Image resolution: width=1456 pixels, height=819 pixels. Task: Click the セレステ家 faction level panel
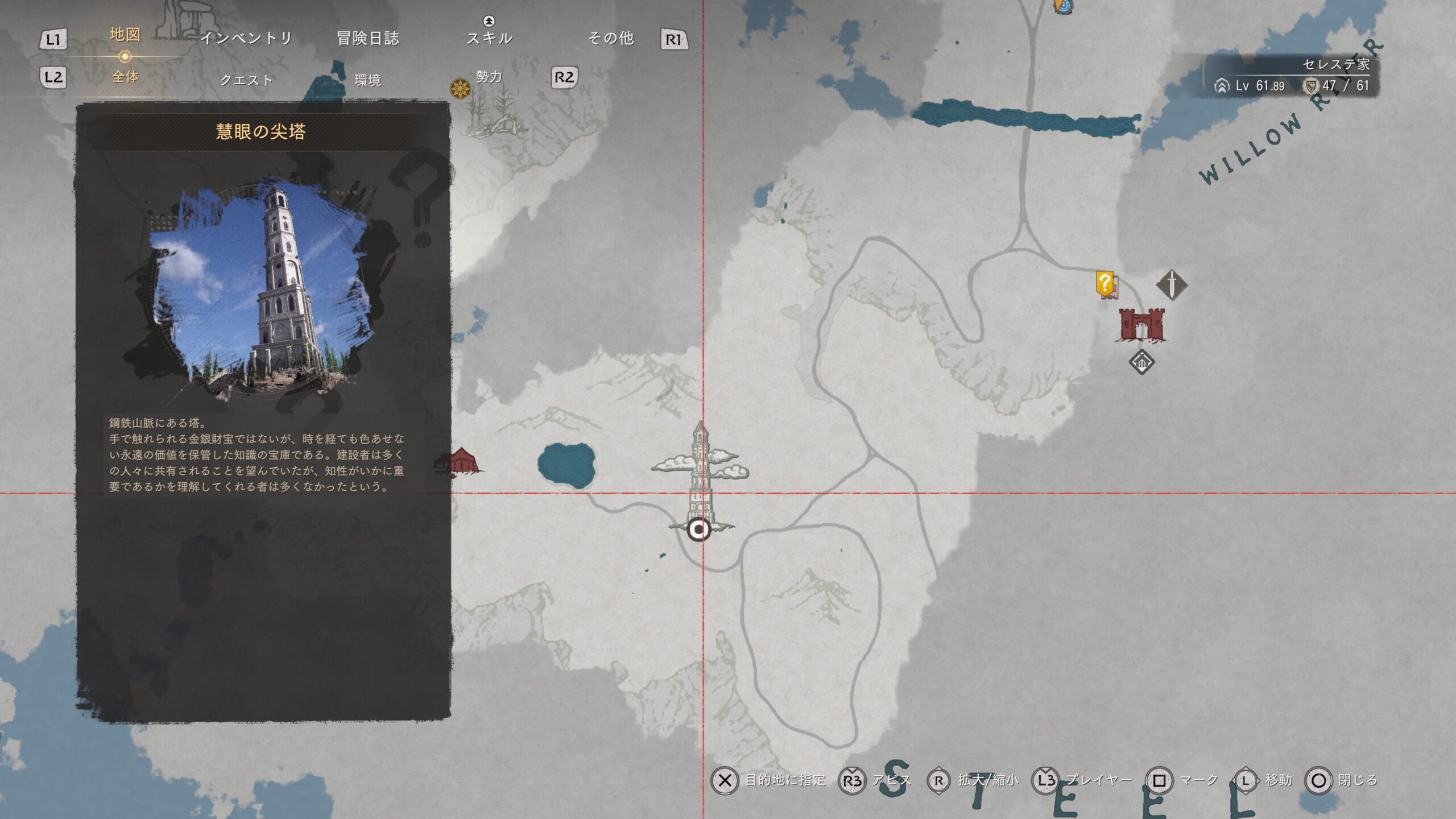coord(1292,76)
